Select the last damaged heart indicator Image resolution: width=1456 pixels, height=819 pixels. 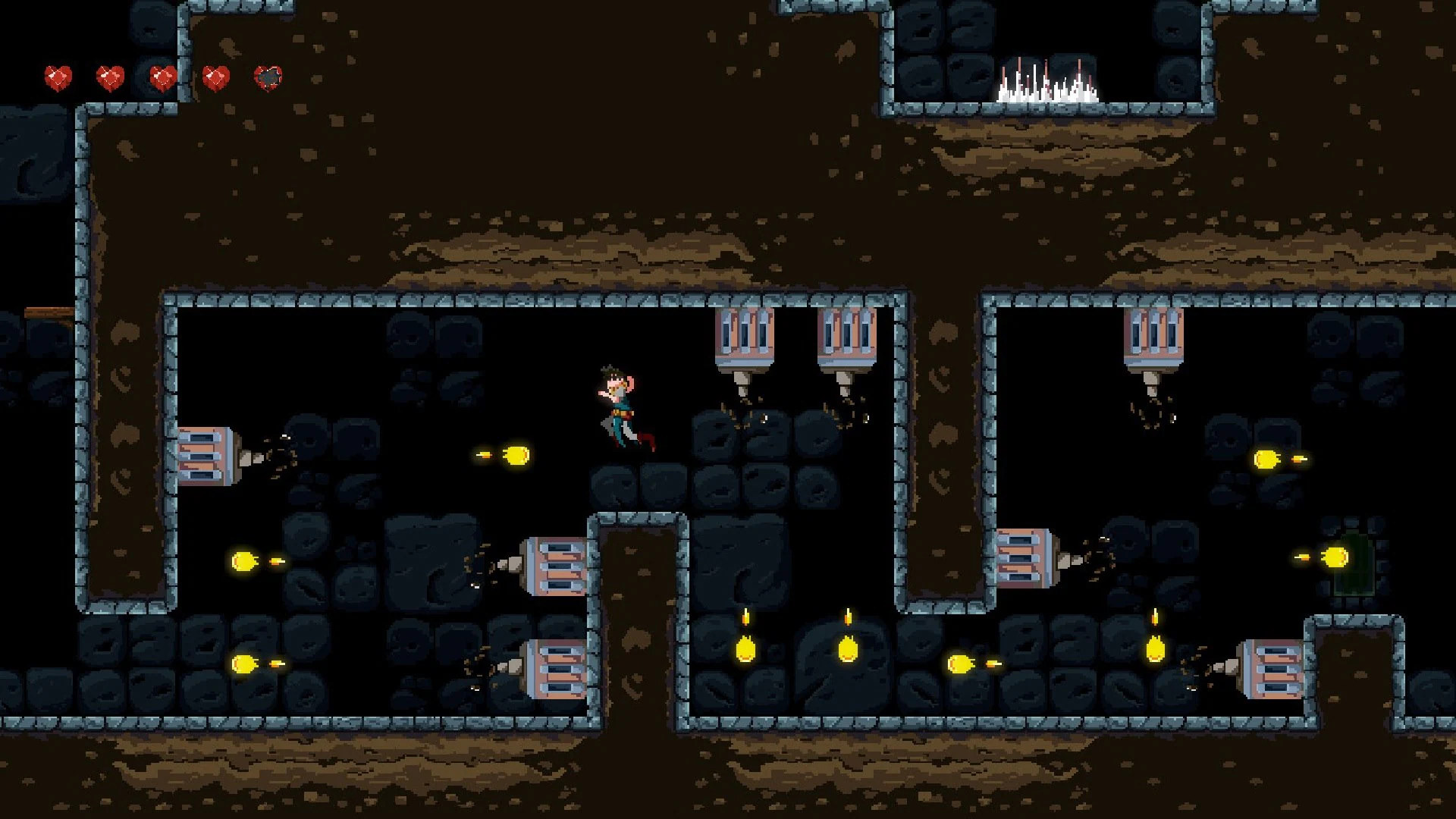pyautogui.click(x=267, y=76)
